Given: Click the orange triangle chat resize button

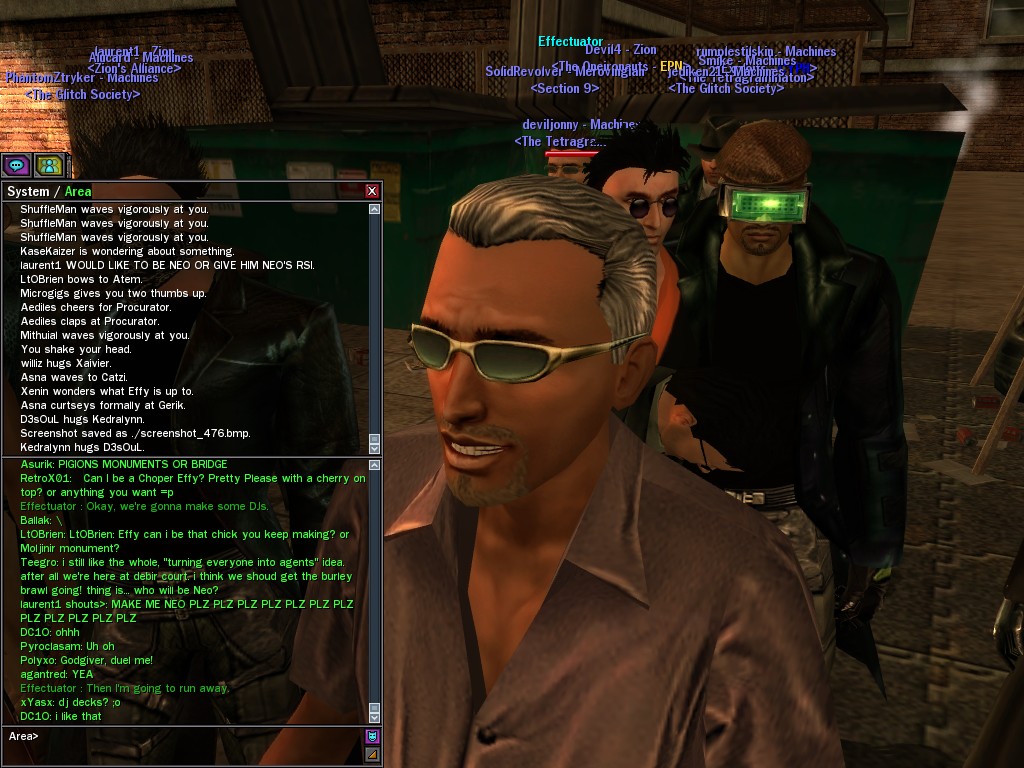Looking at the screenshot, I should (x=373, y=754).
